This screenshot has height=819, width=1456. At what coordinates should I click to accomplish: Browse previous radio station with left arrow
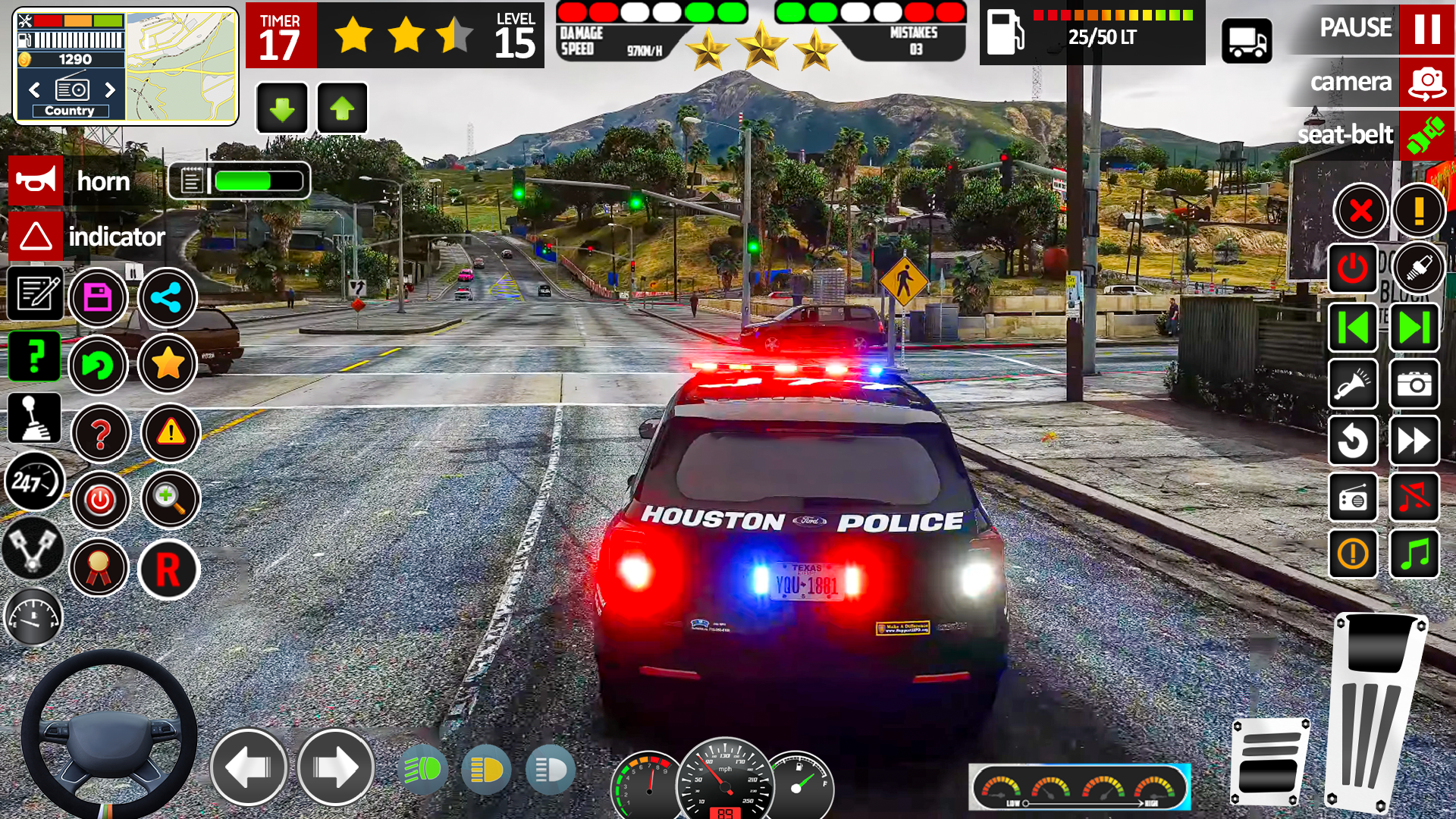34,89
